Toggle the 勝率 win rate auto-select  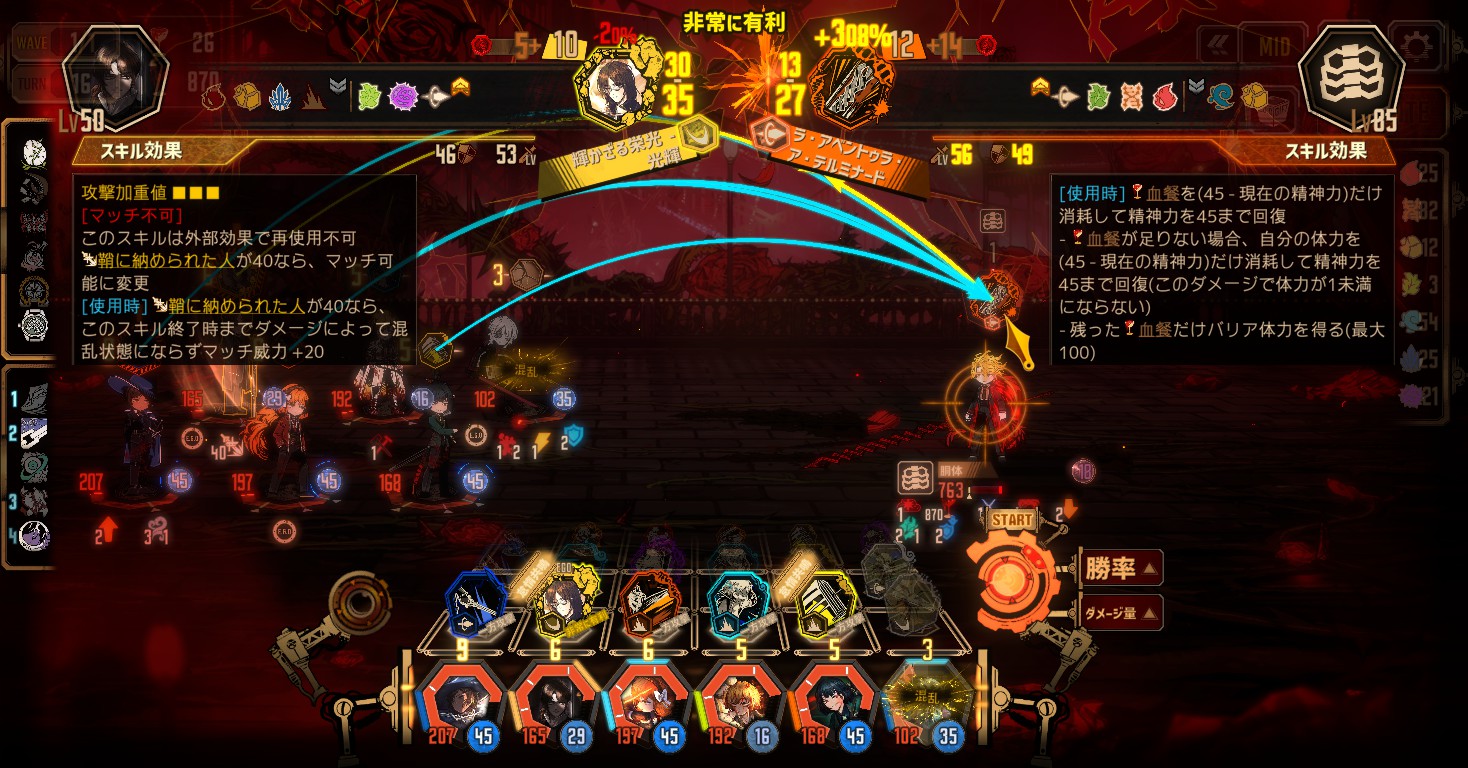pos(1120,569)
